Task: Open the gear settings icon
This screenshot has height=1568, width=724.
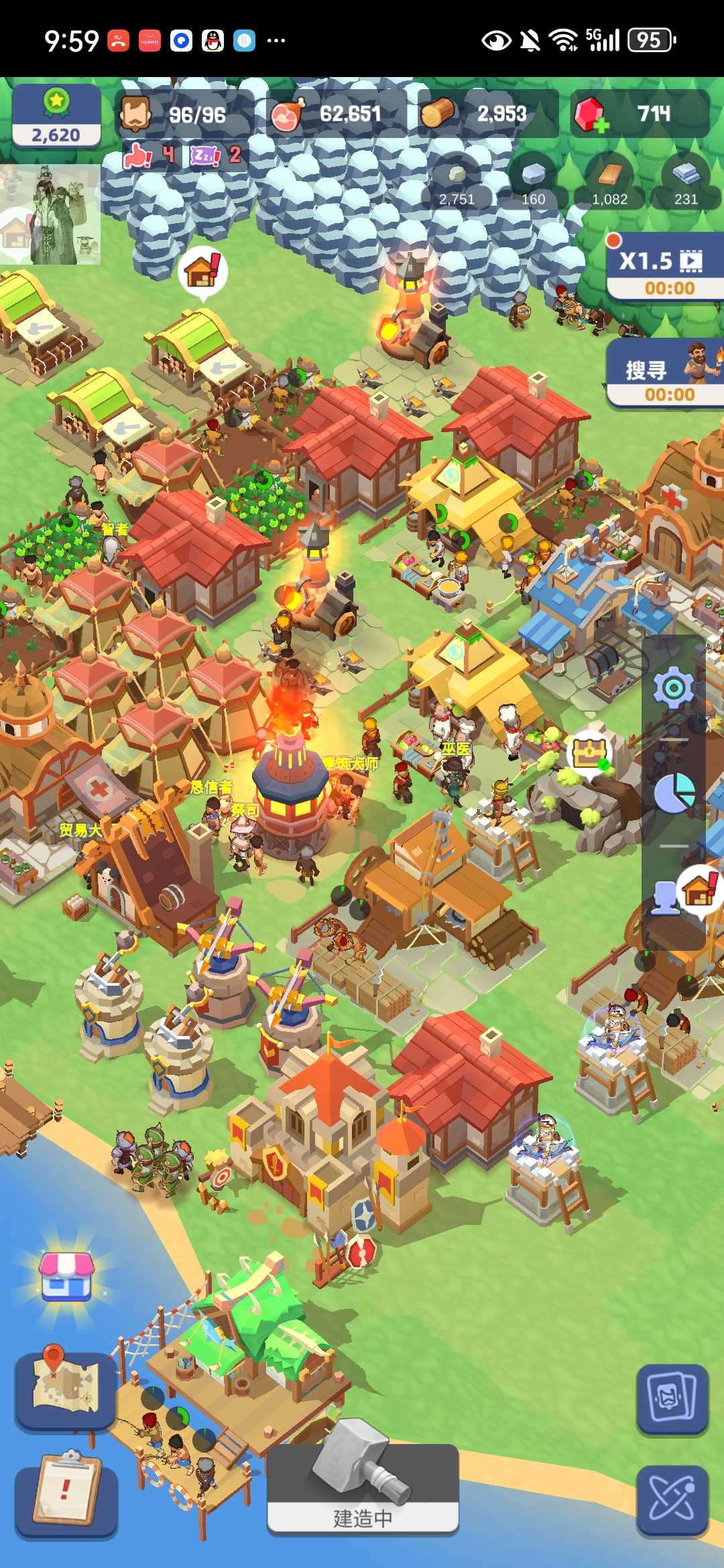Action: [673, 688]
